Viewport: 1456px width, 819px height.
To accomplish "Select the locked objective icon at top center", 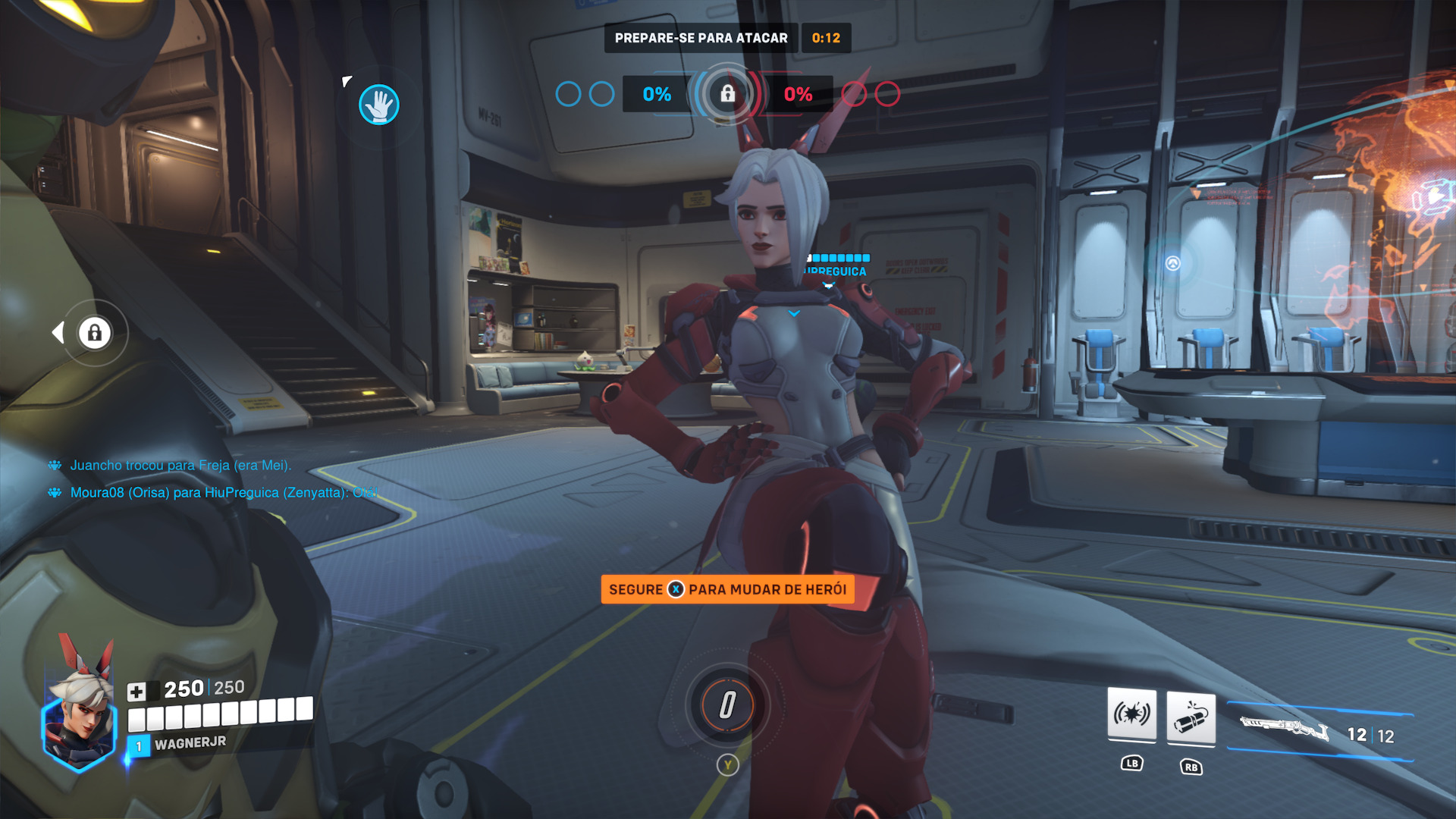I will [727, 94].
